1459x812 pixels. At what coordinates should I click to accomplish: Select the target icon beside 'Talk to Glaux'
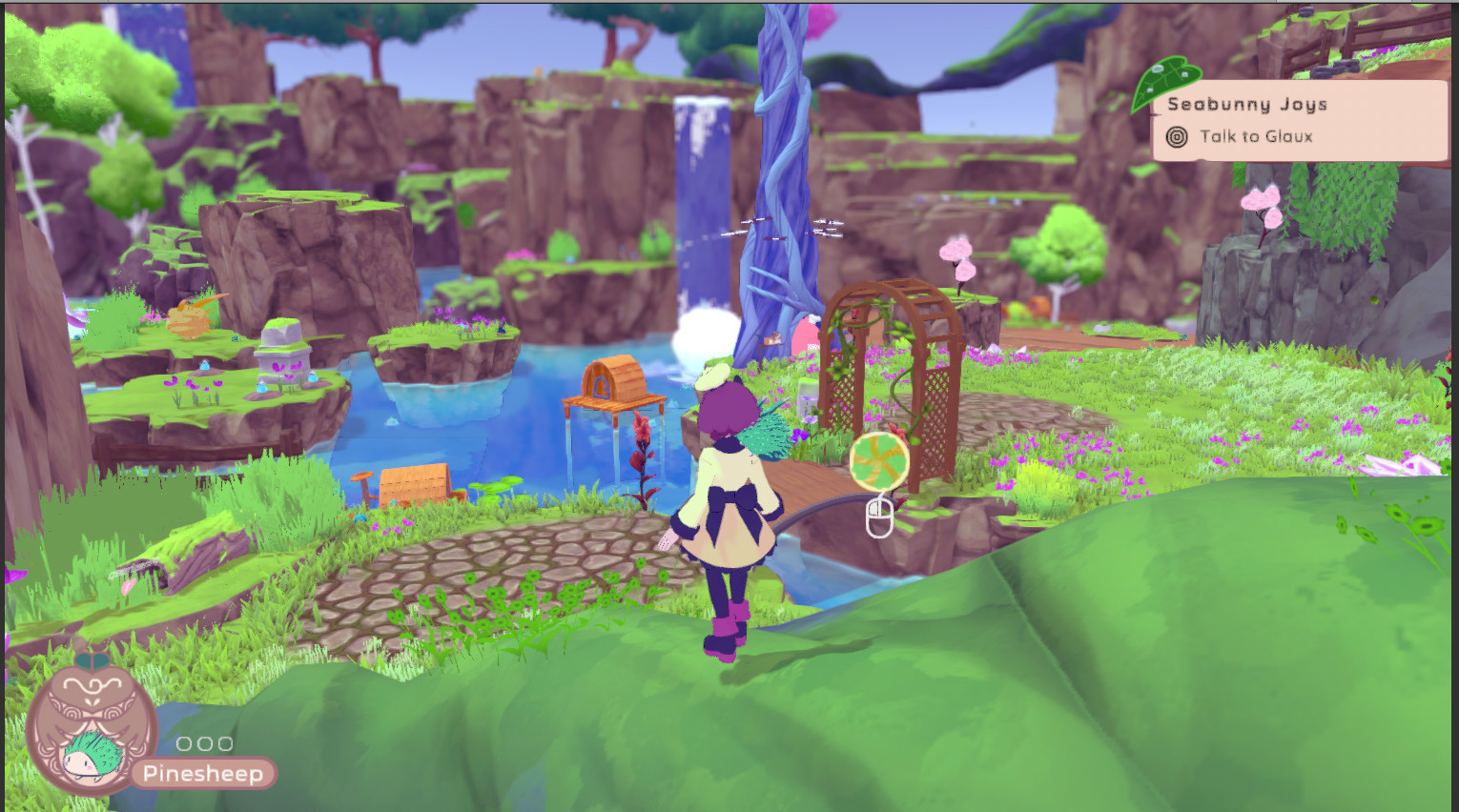coord(1175,136)
